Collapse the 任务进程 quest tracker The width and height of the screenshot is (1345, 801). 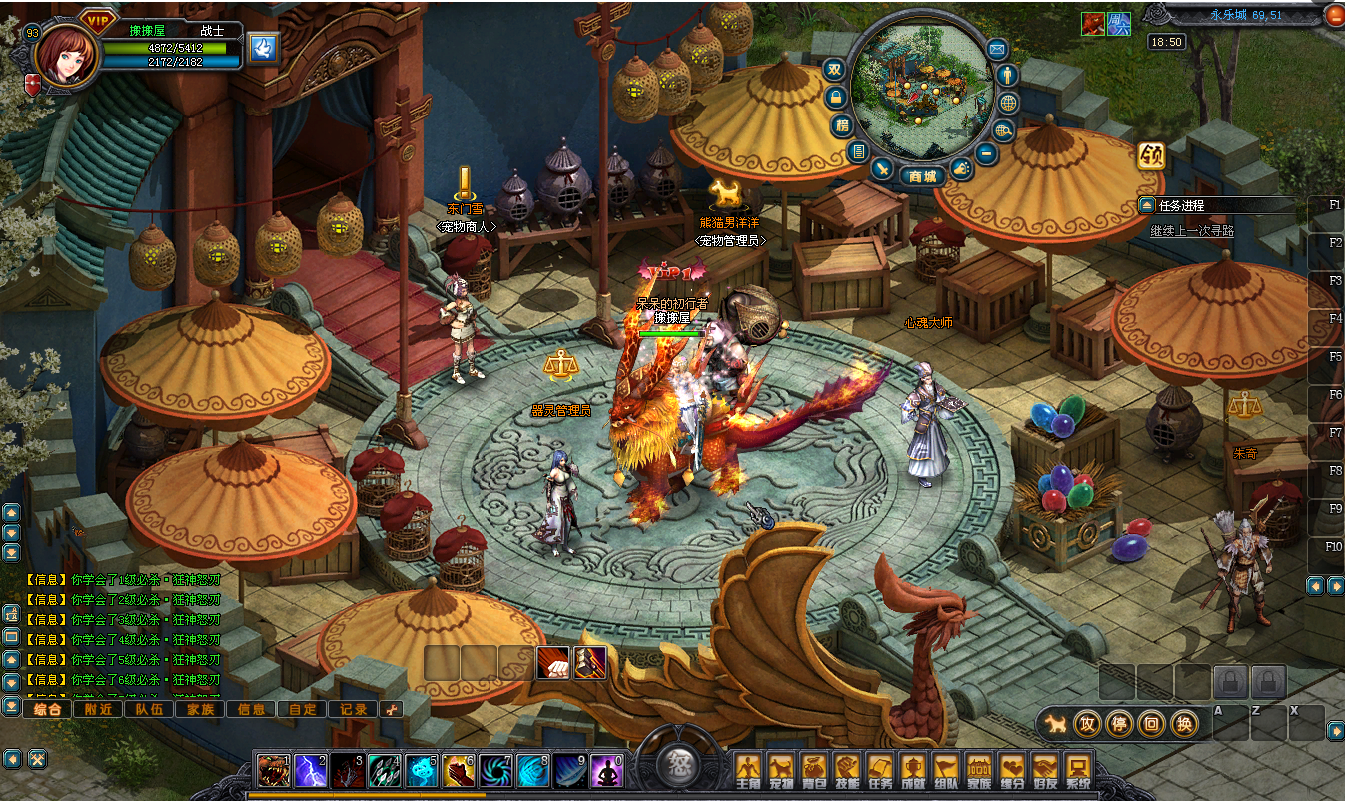tap(1146, 205)
